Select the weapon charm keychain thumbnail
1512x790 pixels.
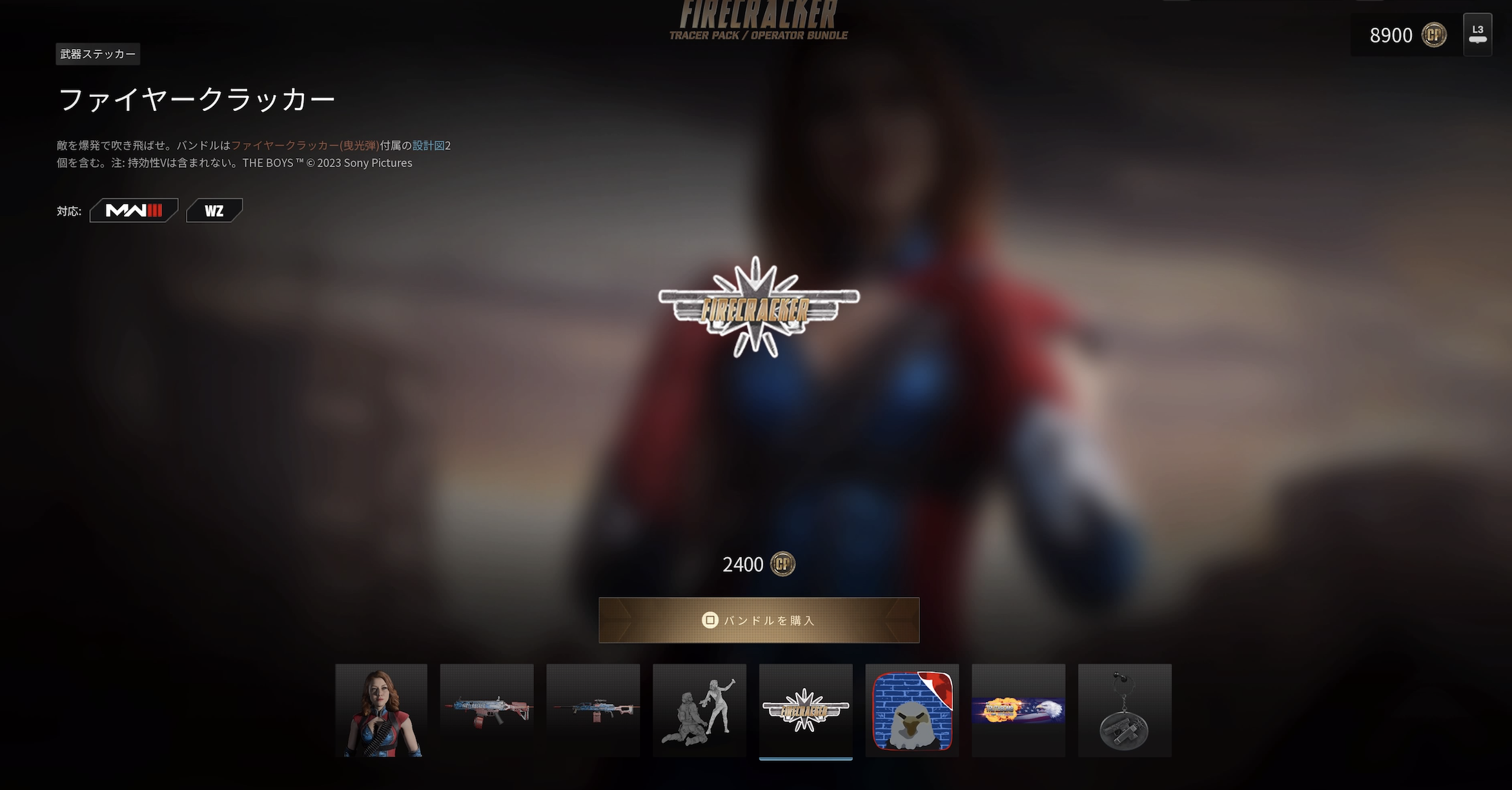[x=1125, y=710]
